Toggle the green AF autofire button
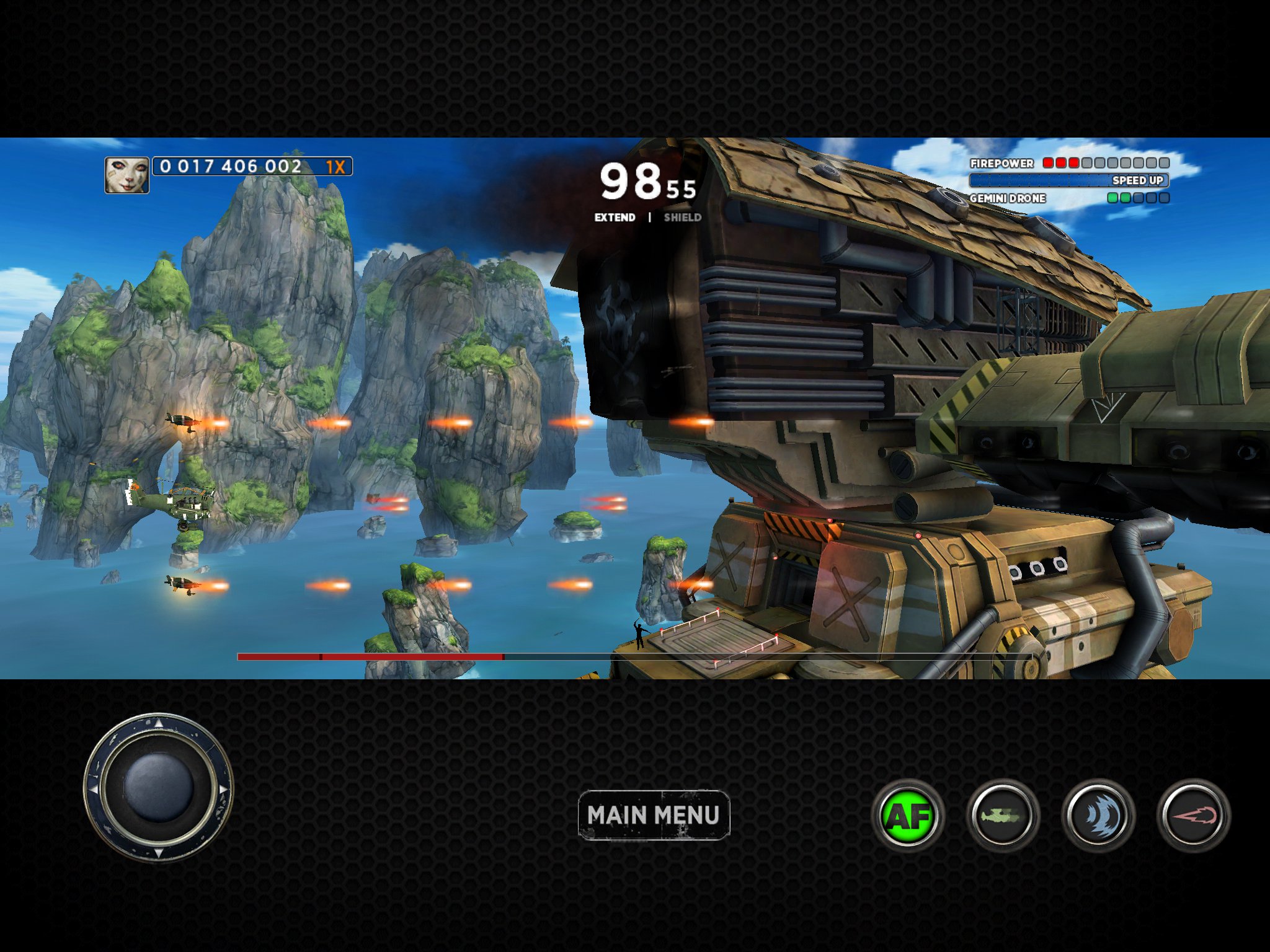Screen dimensions: 1270x952 click(908, 816)
